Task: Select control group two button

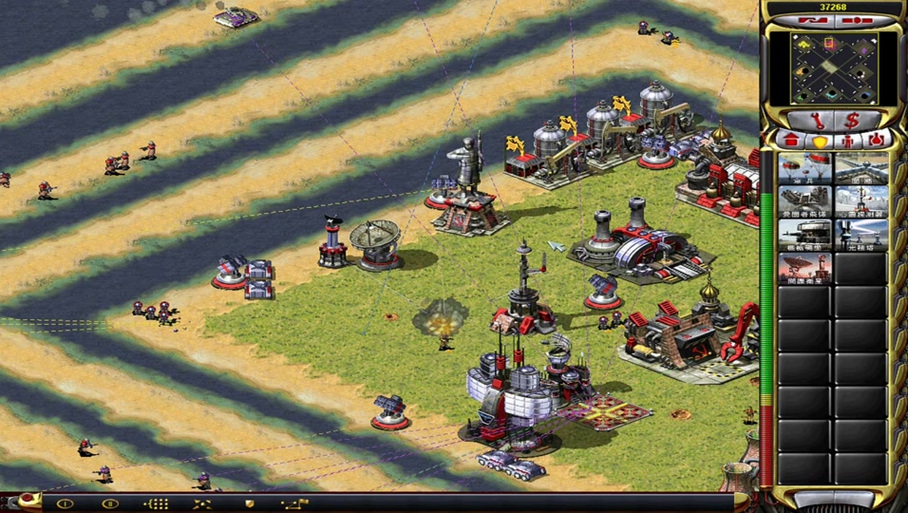Action: coord(110,504)
